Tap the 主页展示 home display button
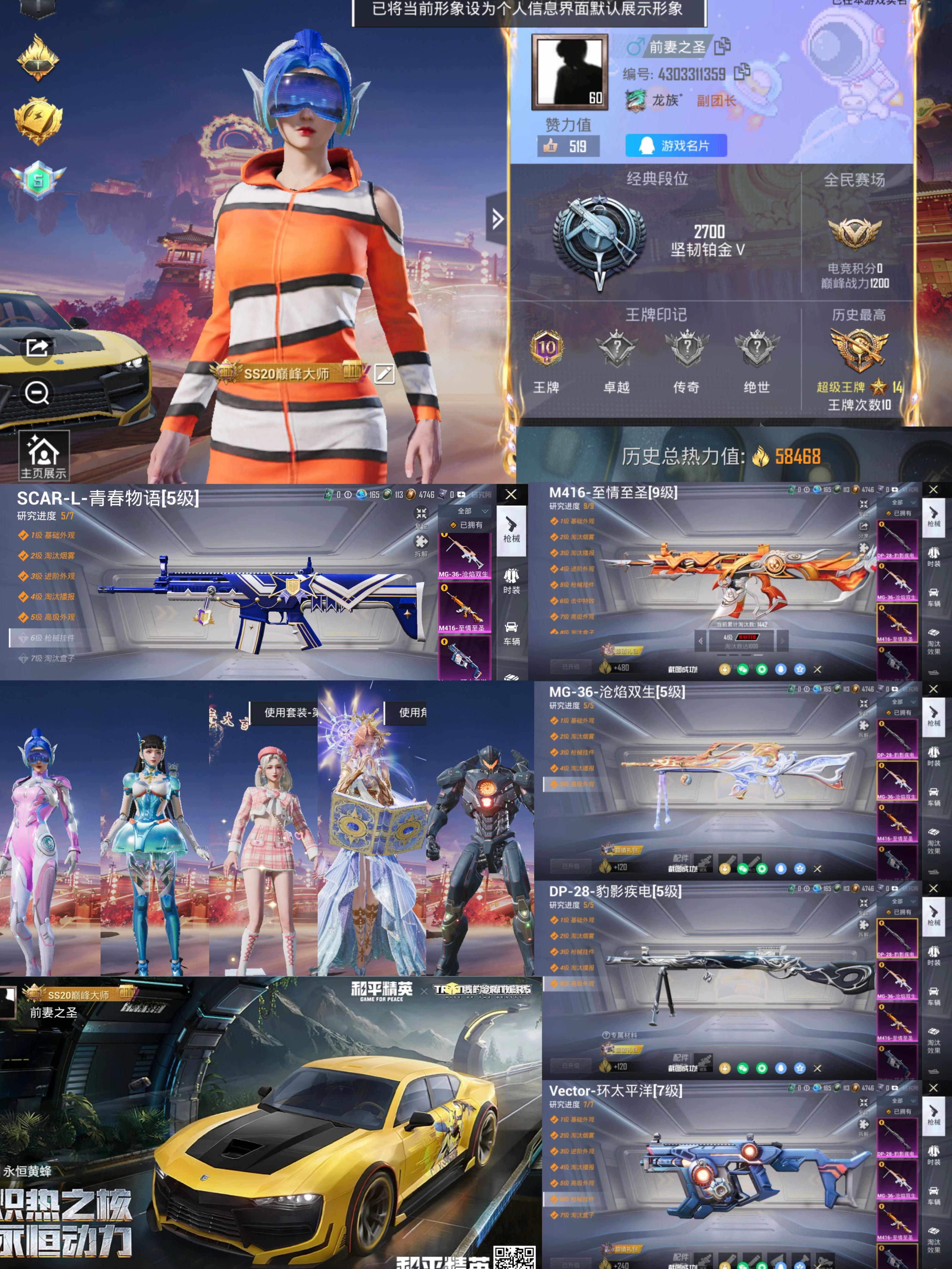The height and width of the screenshot is (1269, 952). point(44,456)
